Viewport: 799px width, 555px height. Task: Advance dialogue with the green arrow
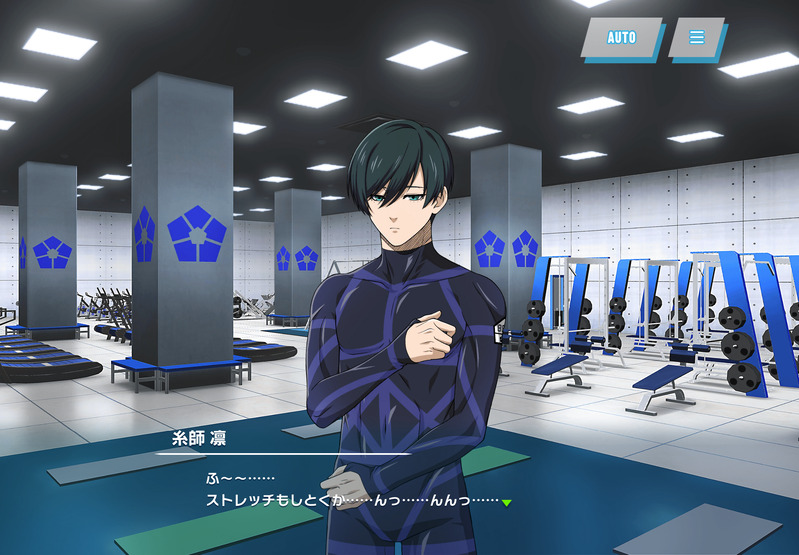[507, 502]
